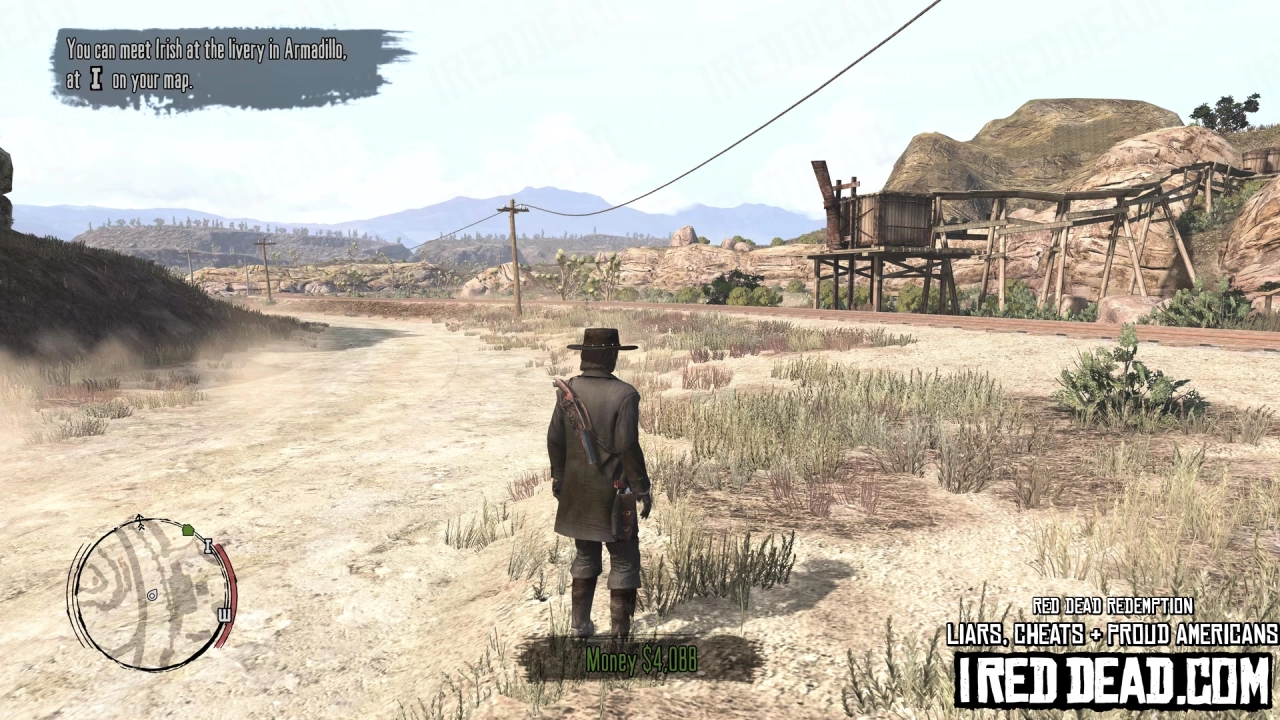Select the green livery marker on the minimap
1280x720 pixels.
click(188, 531)
